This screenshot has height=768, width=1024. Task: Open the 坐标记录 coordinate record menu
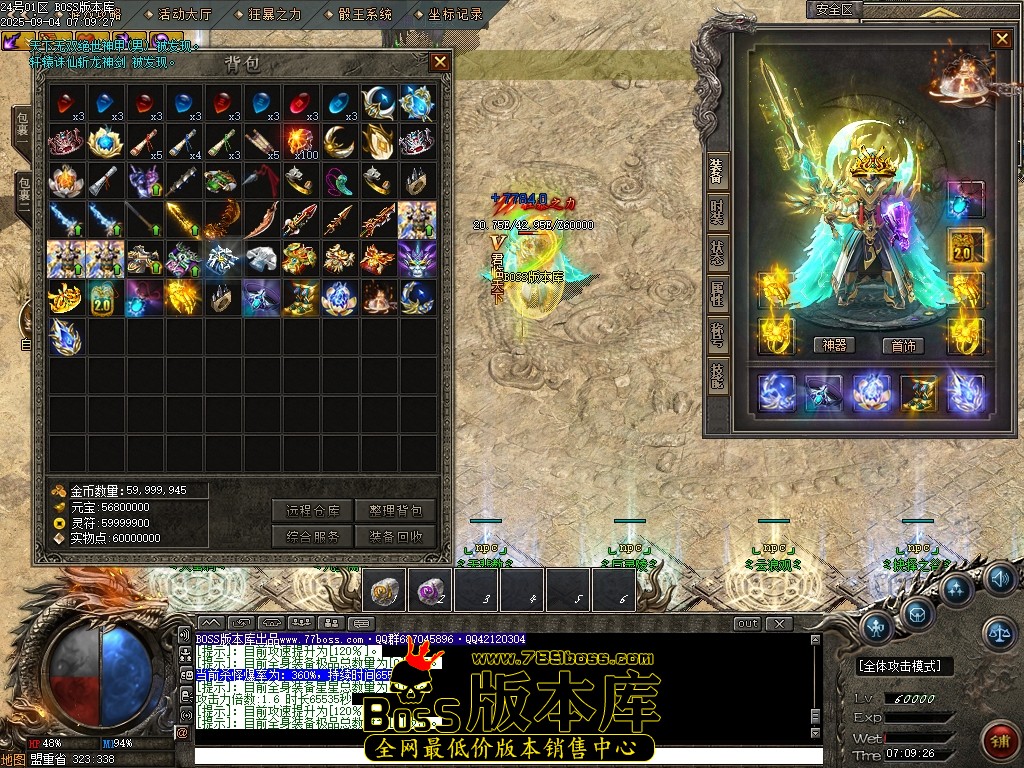pyautogui.click(x=455, y=14)
